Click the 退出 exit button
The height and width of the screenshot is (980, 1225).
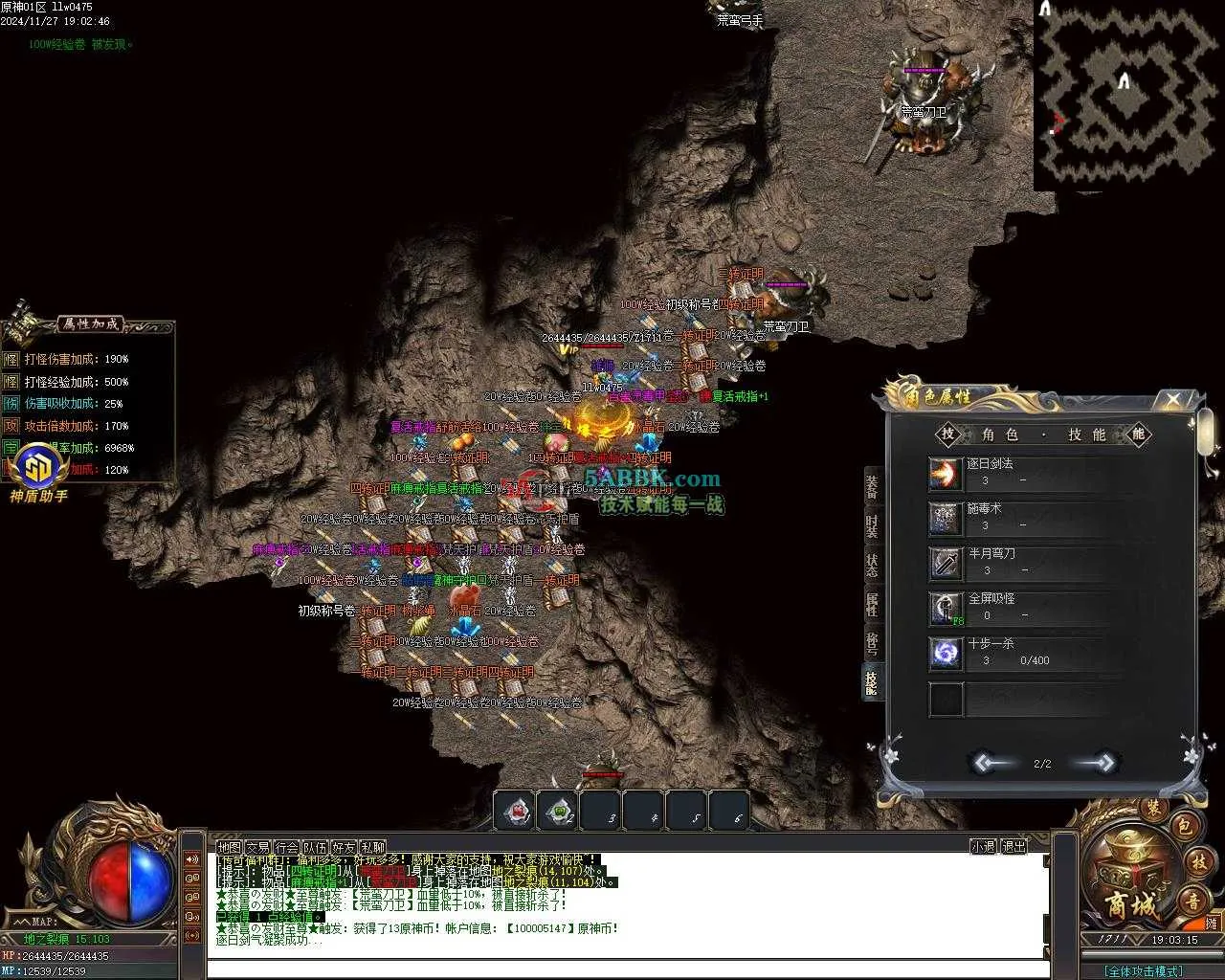1013,847
